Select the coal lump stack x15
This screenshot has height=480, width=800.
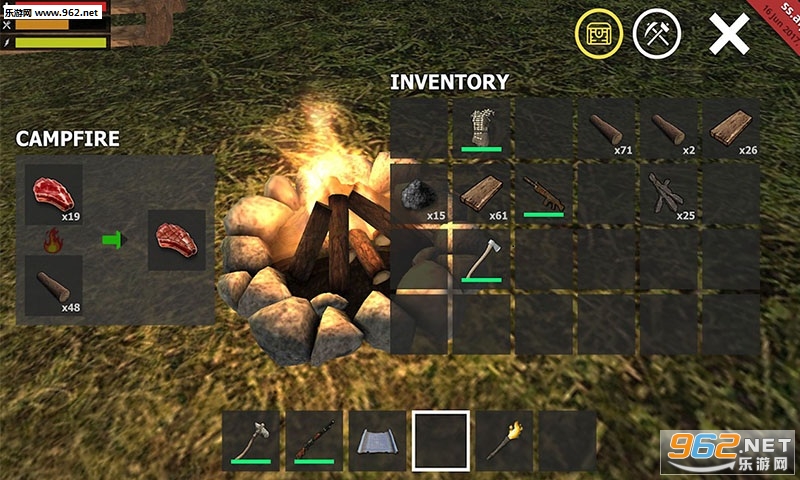point(421,194)
